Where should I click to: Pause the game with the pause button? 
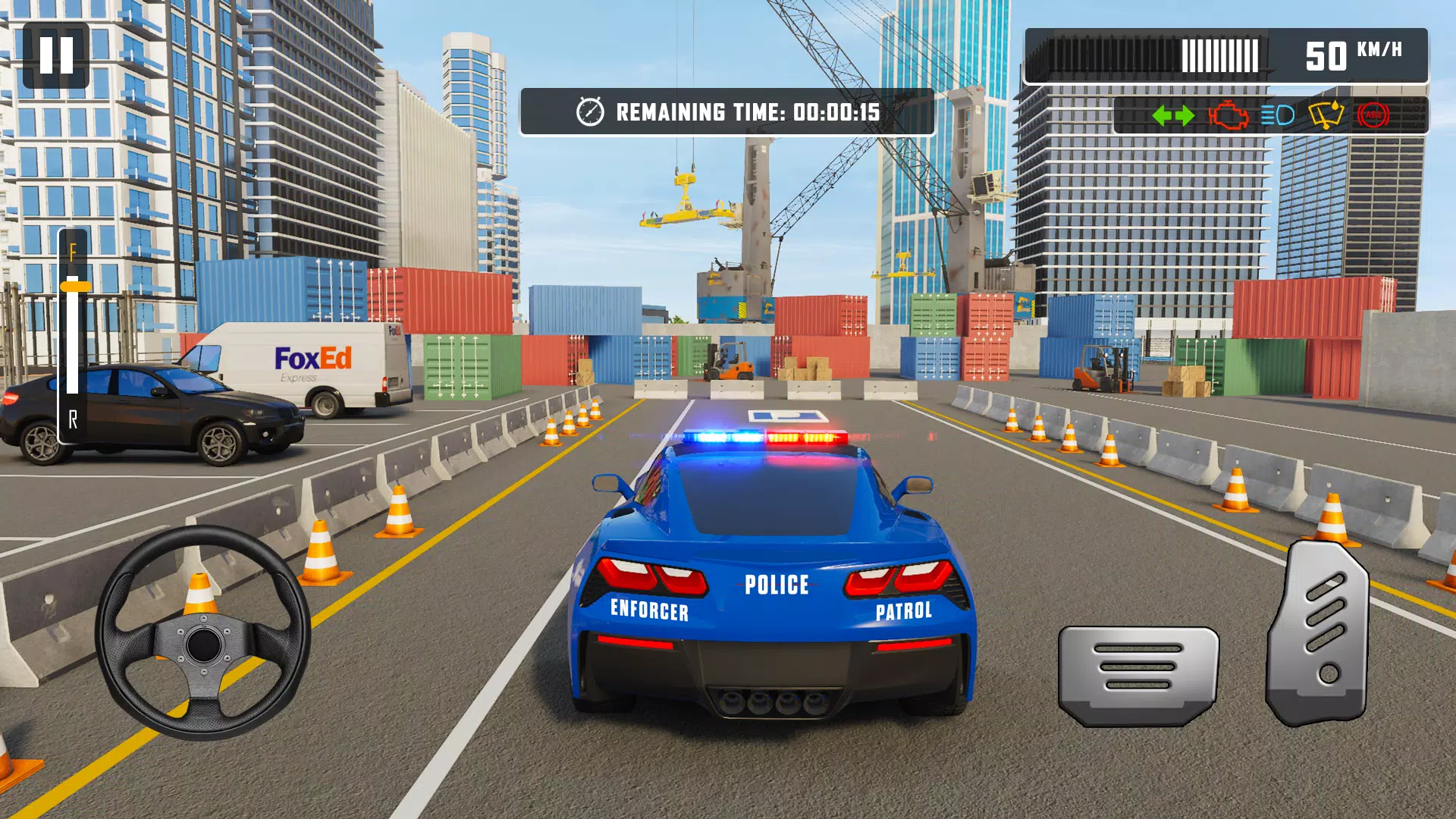[56, 55]
